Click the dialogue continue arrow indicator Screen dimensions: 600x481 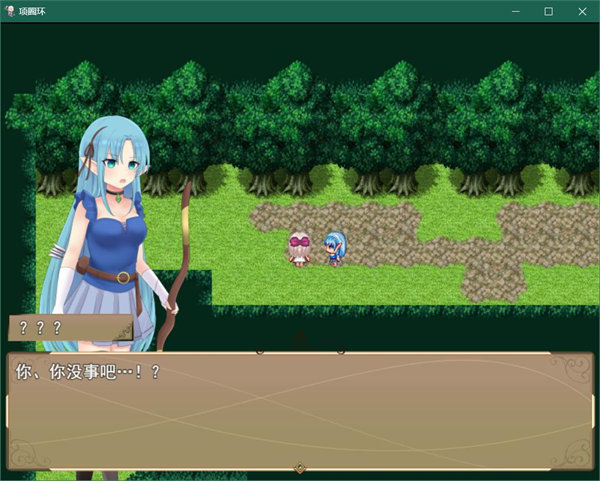click(x=299, y=467)
